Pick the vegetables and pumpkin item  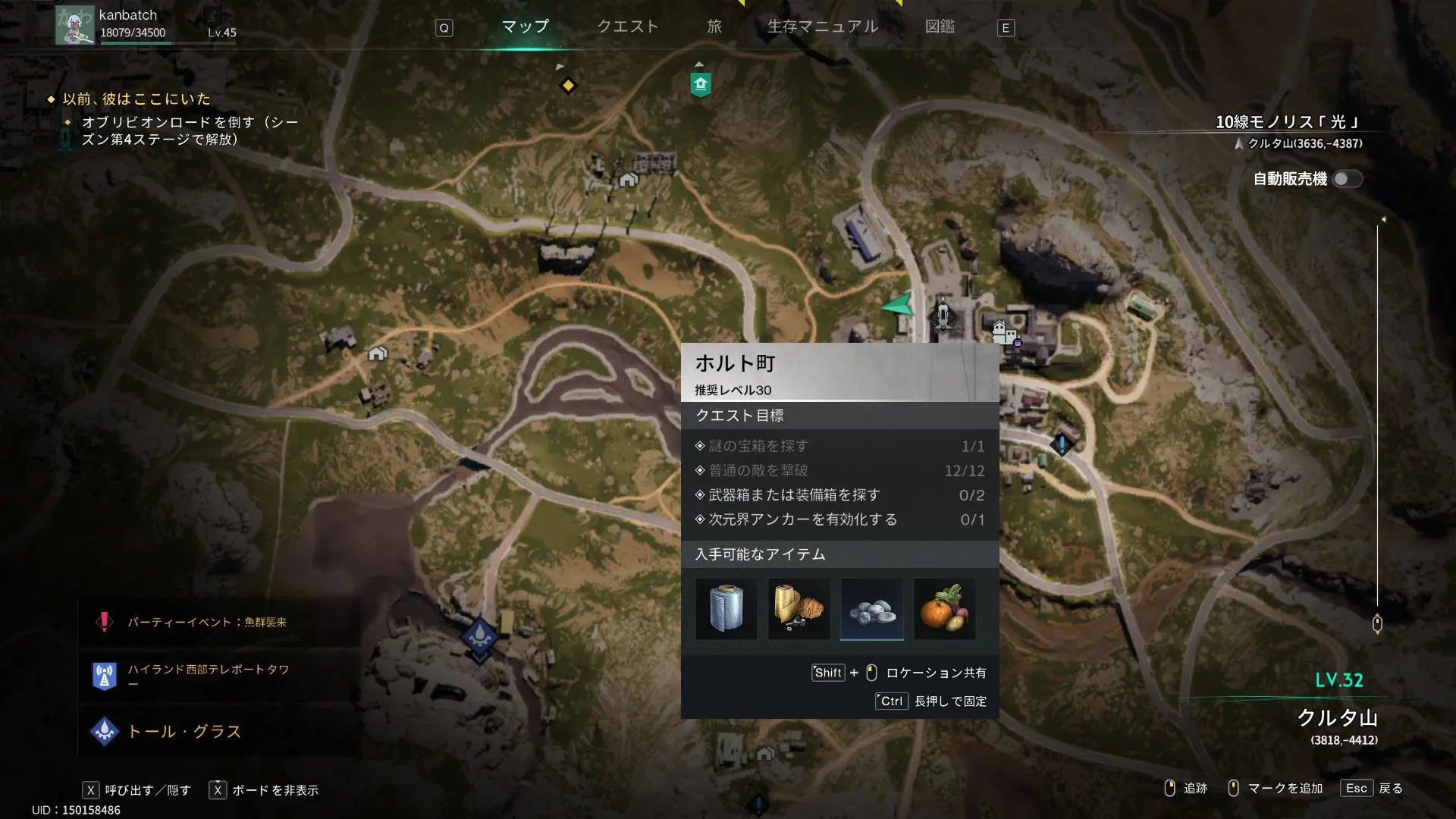pos(945,609)
